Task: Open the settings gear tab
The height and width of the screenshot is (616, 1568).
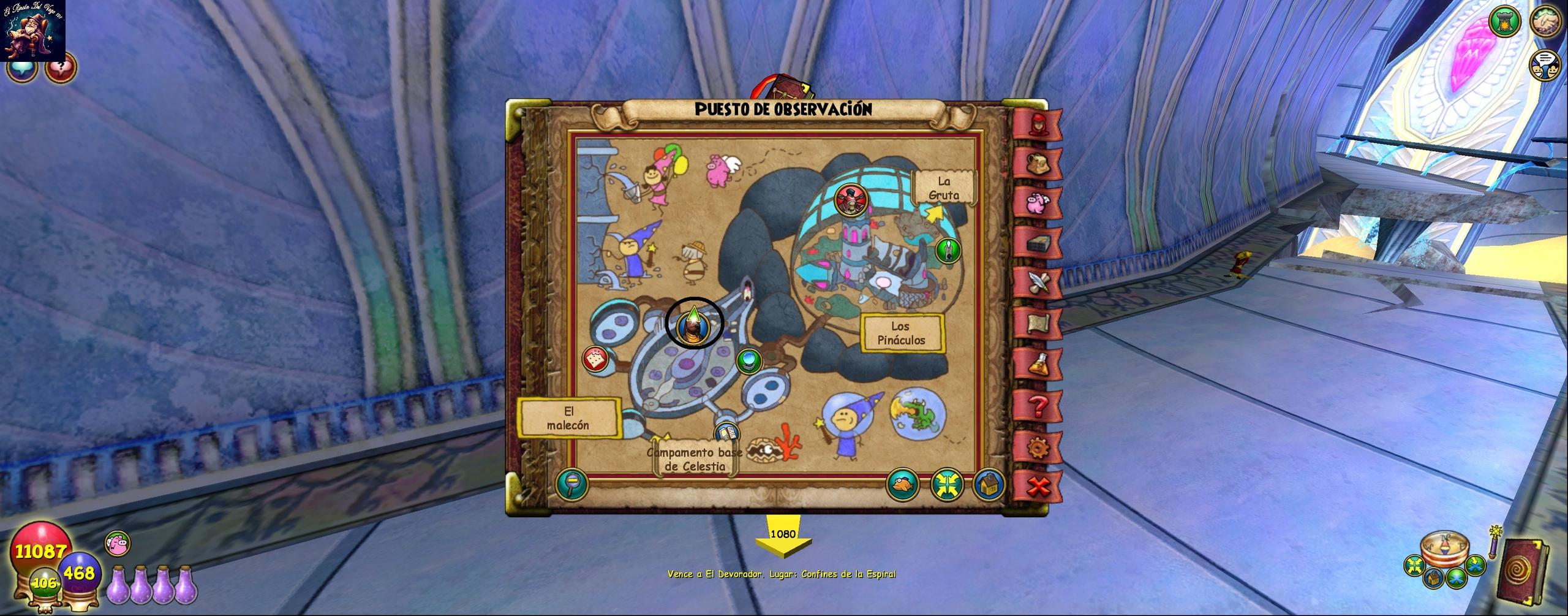Action: (x=1038, y=447)
